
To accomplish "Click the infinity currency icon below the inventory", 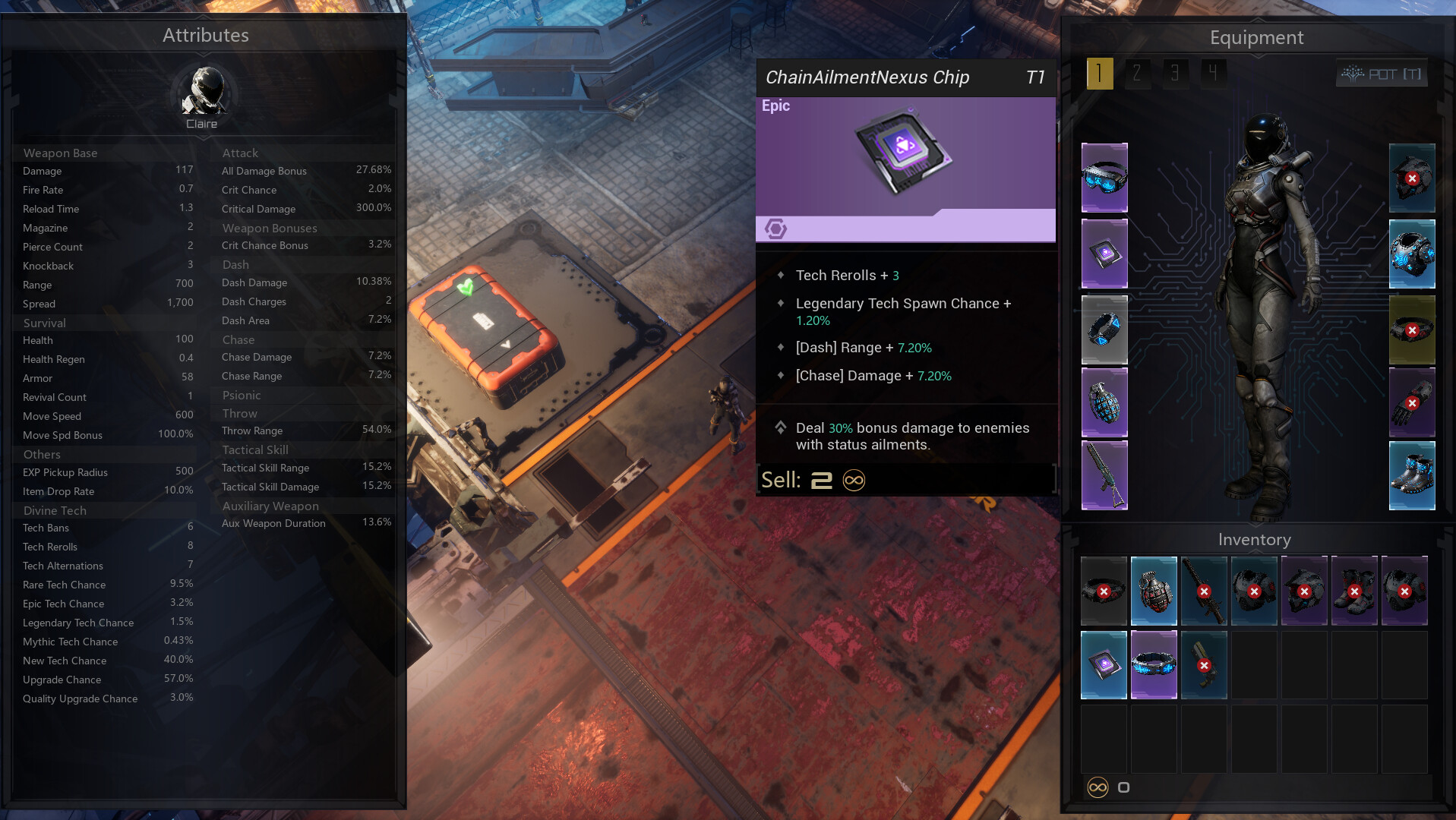I will tap(1097, 787).
